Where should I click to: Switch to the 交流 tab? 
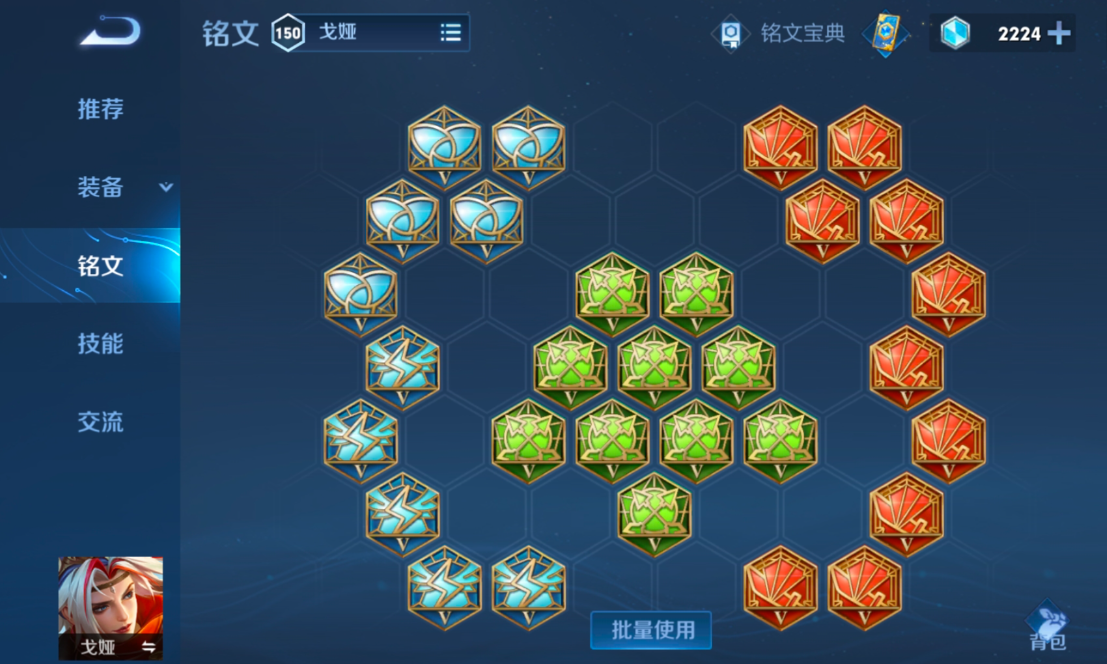100,422
